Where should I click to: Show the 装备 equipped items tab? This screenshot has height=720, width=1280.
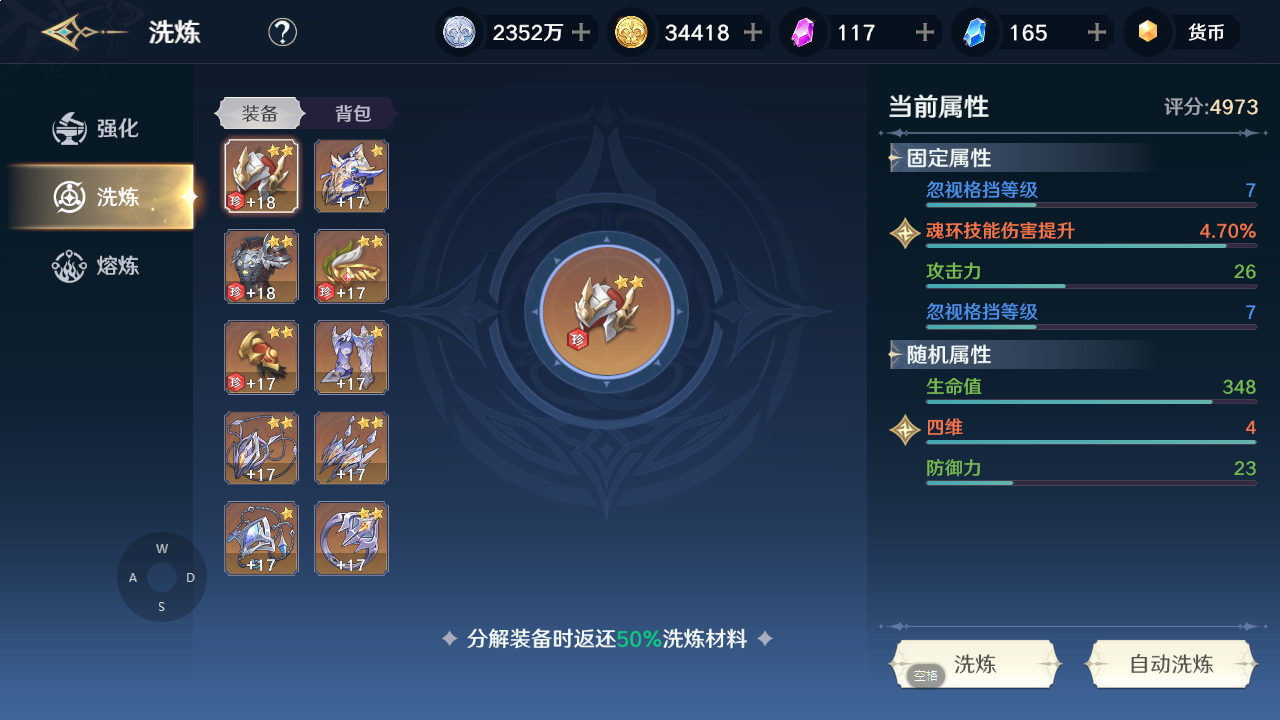coord(259,113)
